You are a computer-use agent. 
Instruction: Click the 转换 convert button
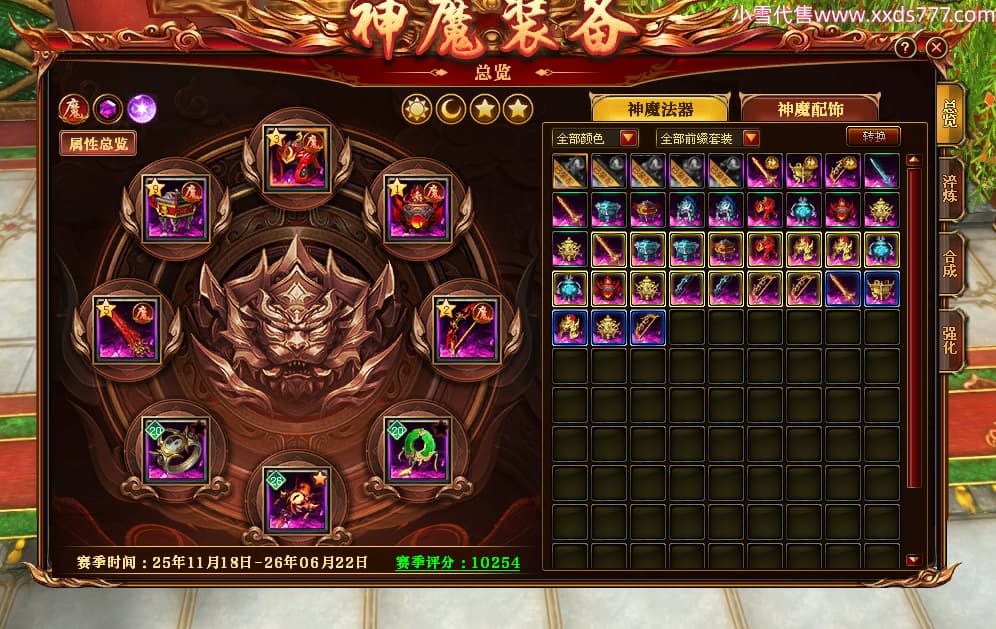click(x=873, y=137)
